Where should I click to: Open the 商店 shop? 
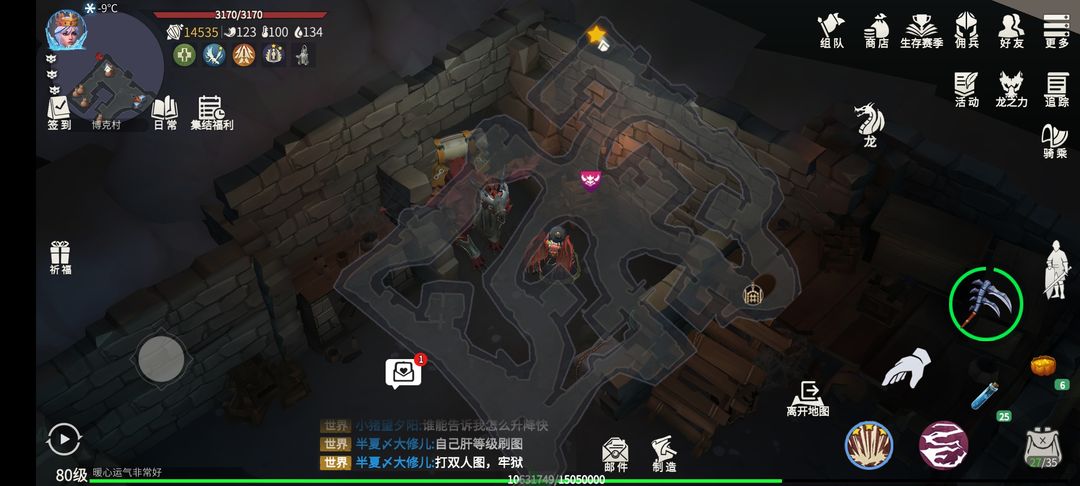click(877, 29)
